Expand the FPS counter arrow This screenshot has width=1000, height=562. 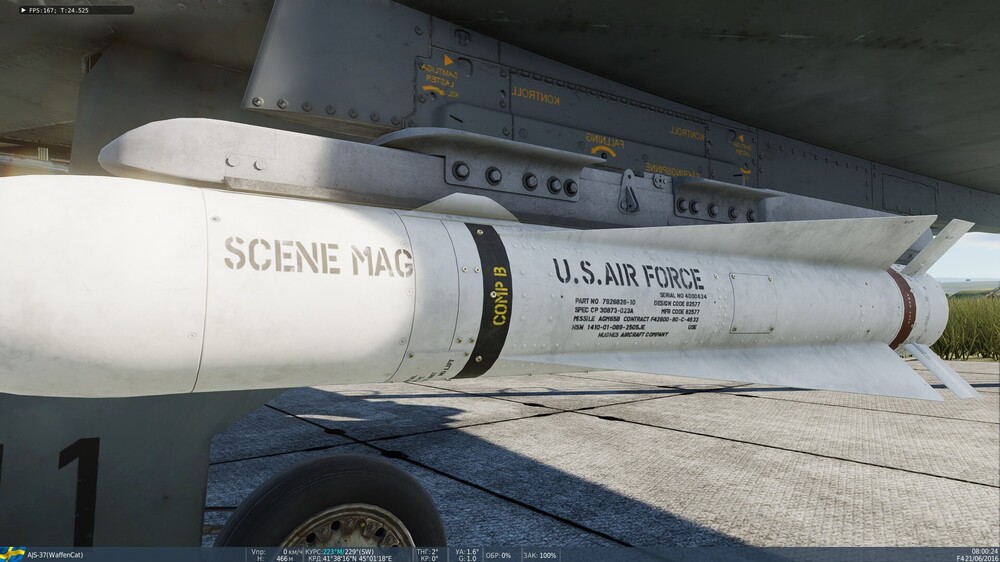pyautogui.click(x=23, y=10)
